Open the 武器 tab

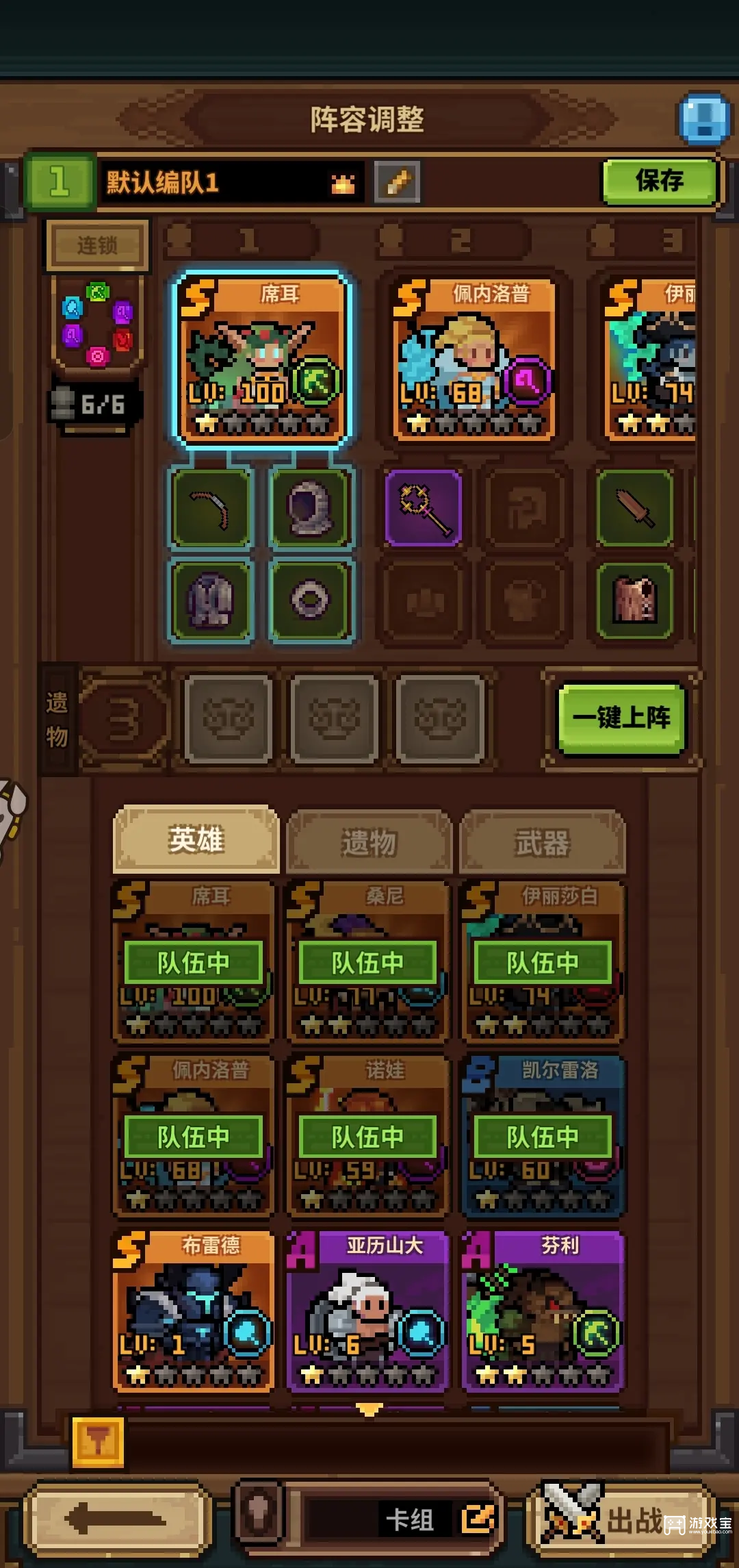click(x=542, y=842)
